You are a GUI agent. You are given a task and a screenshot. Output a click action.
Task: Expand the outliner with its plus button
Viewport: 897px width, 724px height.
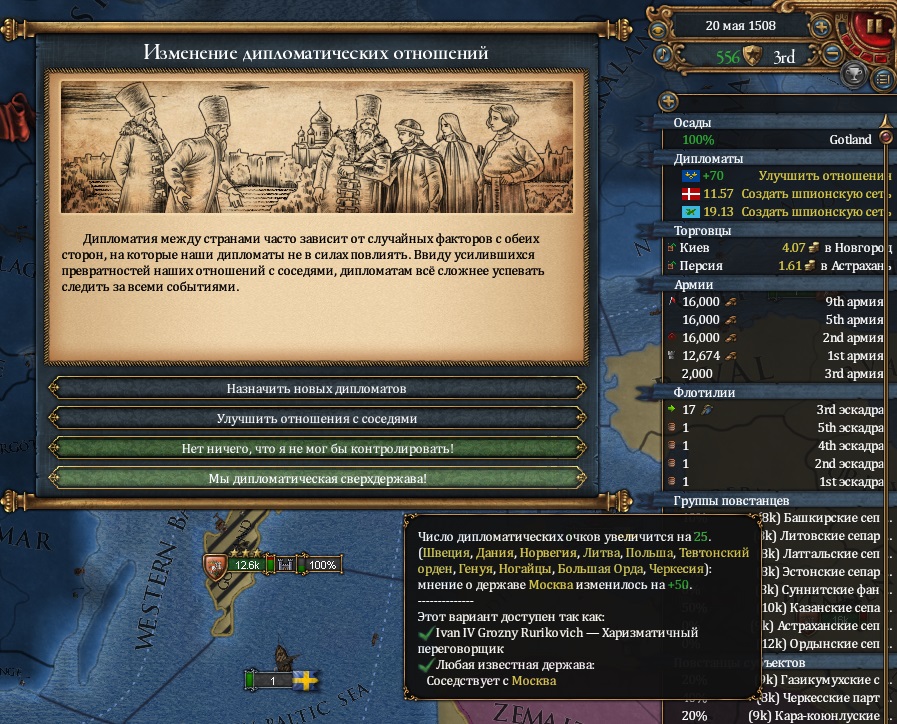click(668, 102)
